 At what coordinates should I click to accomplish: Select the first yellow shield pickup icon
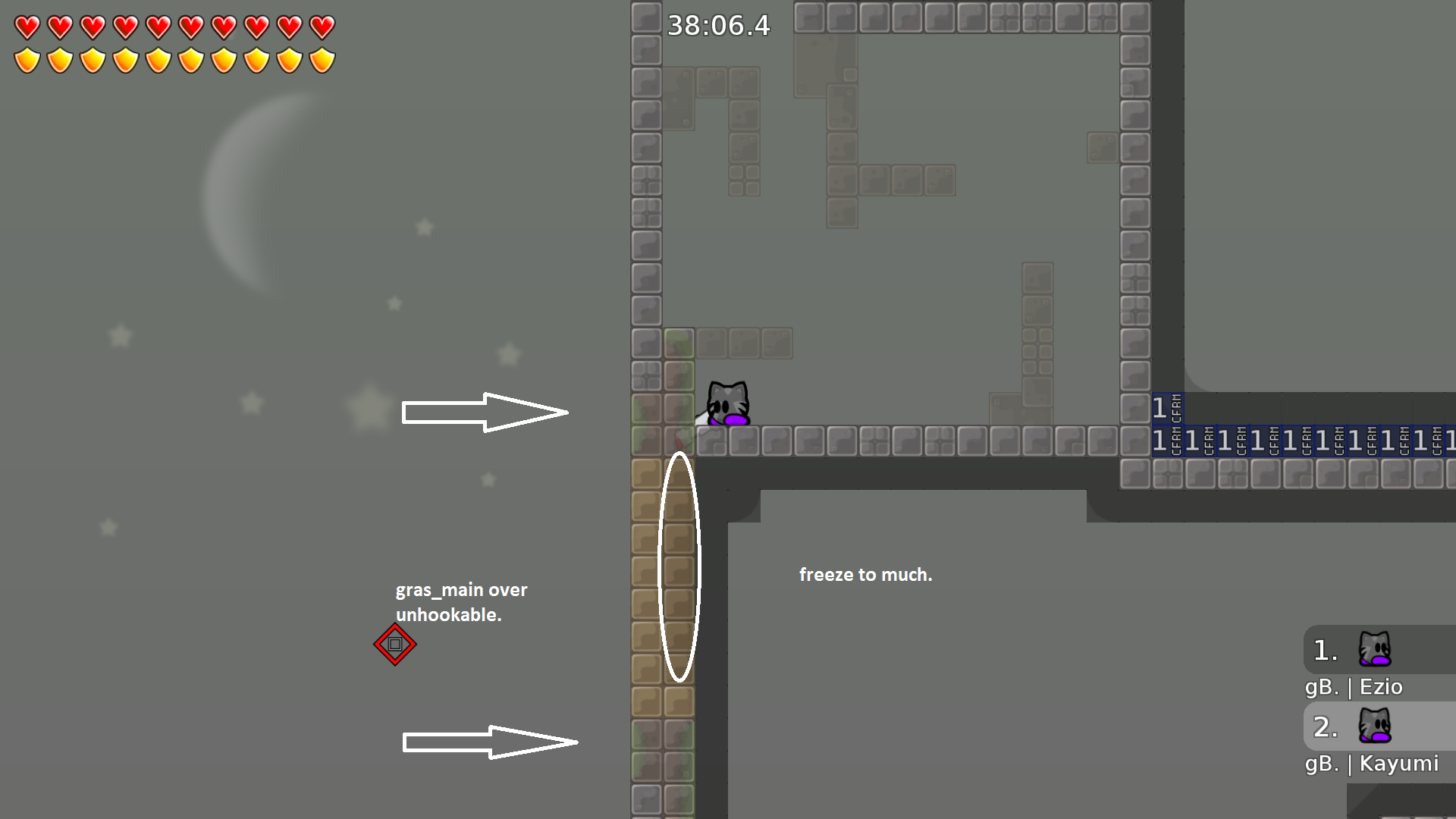pyautogui.click(x=27, y=58)
